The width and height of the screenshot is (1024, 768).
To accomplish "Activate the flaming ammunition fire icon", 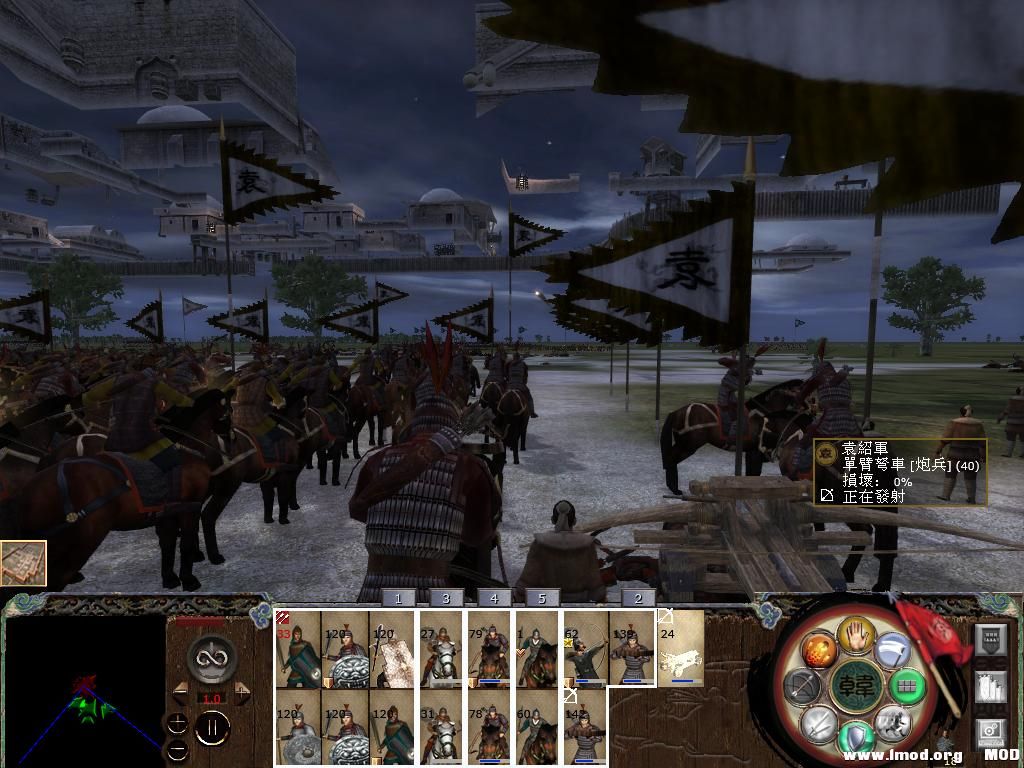I will tap(819, 649).
